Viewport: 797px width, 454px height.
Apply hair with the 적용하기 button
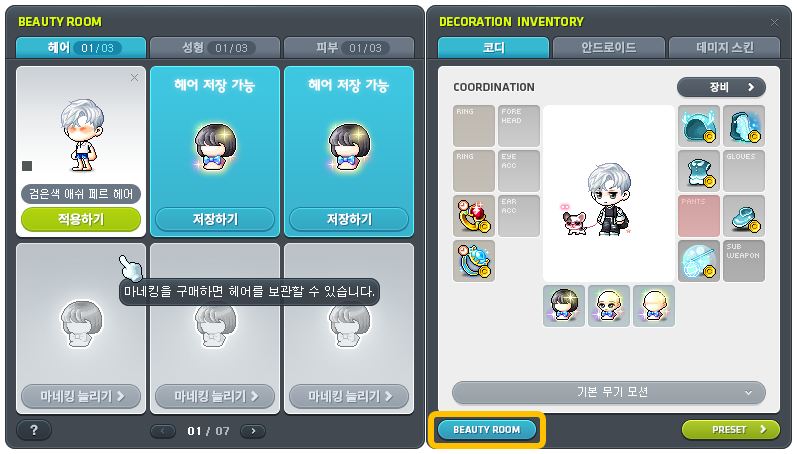81,218
